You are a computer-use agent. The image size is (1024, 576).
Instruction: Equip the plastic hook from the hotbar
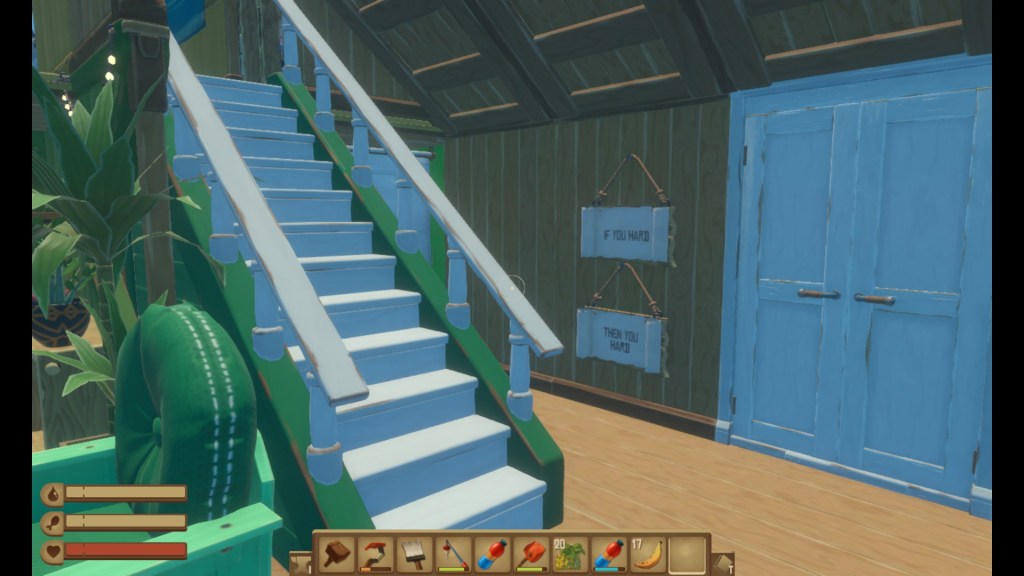click(x=375, y=553)
